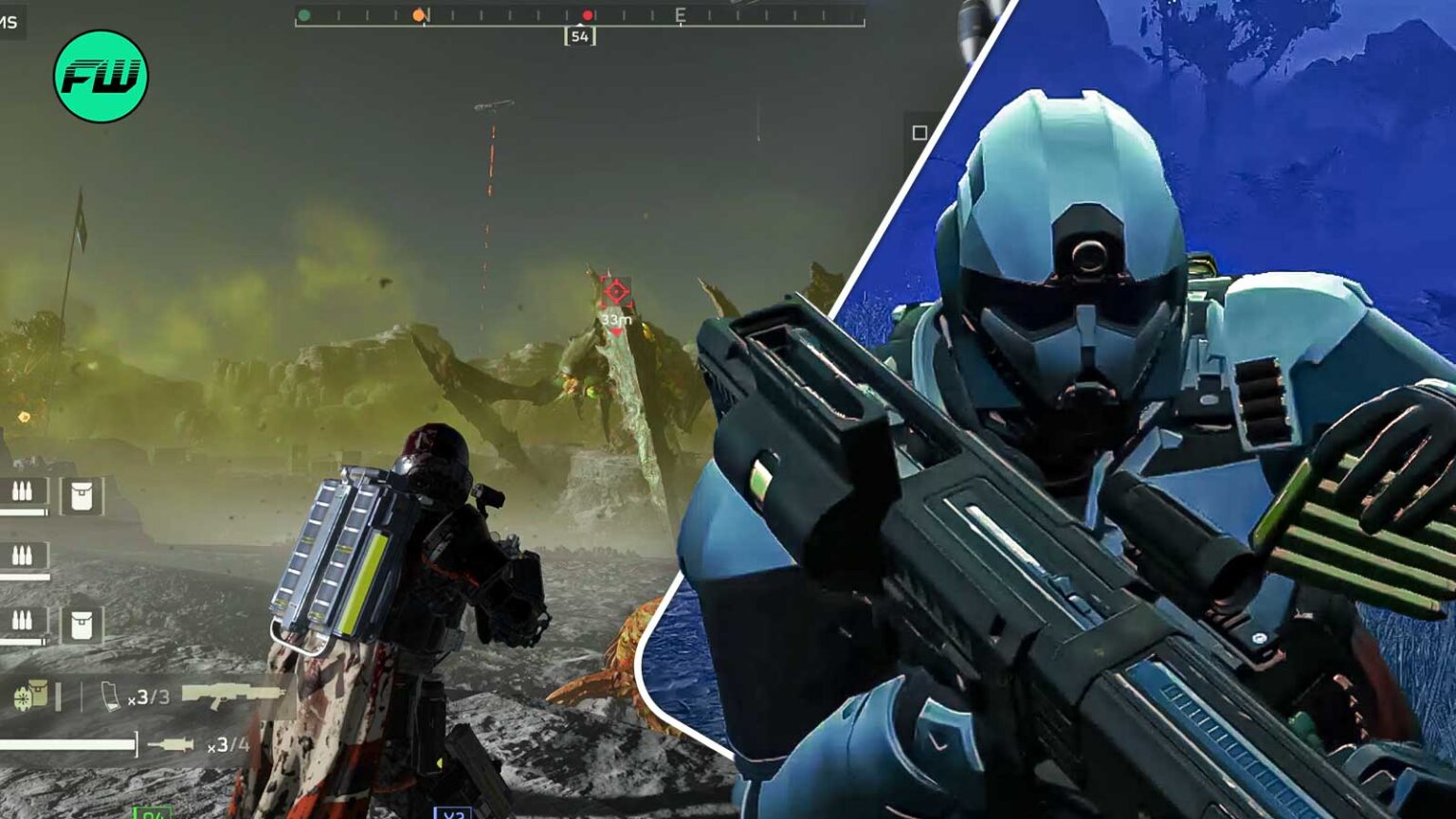Toggle the green objective dot on the compass

(303, 15)
